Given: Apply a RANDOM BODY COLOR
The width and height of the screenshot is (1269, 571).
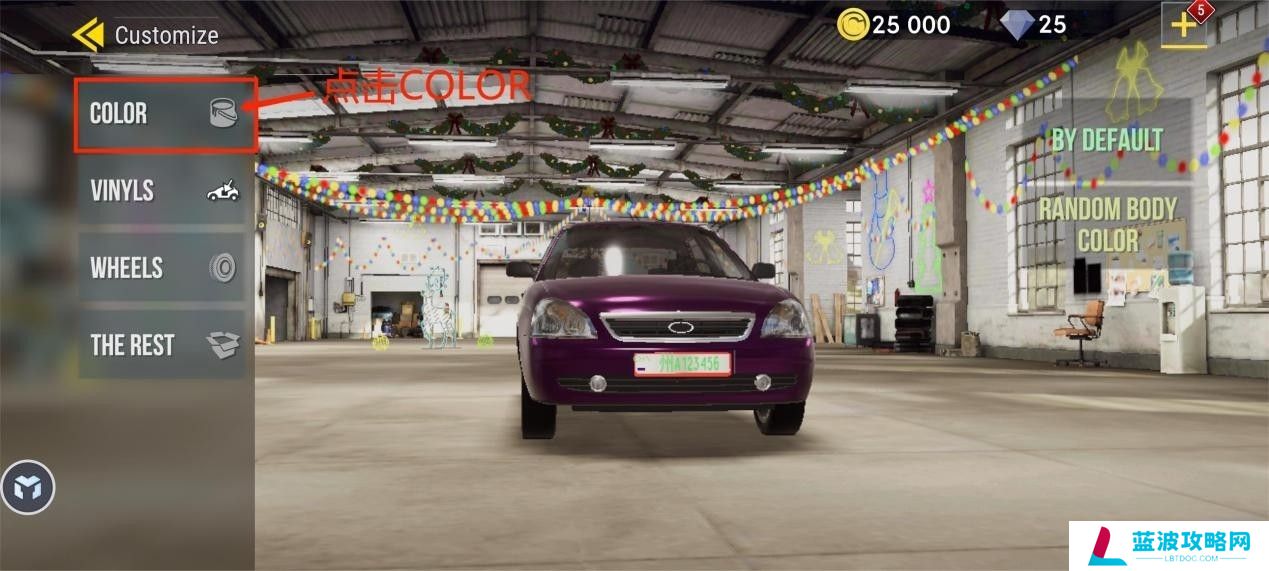Looking at the screenshot, I should [x=1107, y=225].
